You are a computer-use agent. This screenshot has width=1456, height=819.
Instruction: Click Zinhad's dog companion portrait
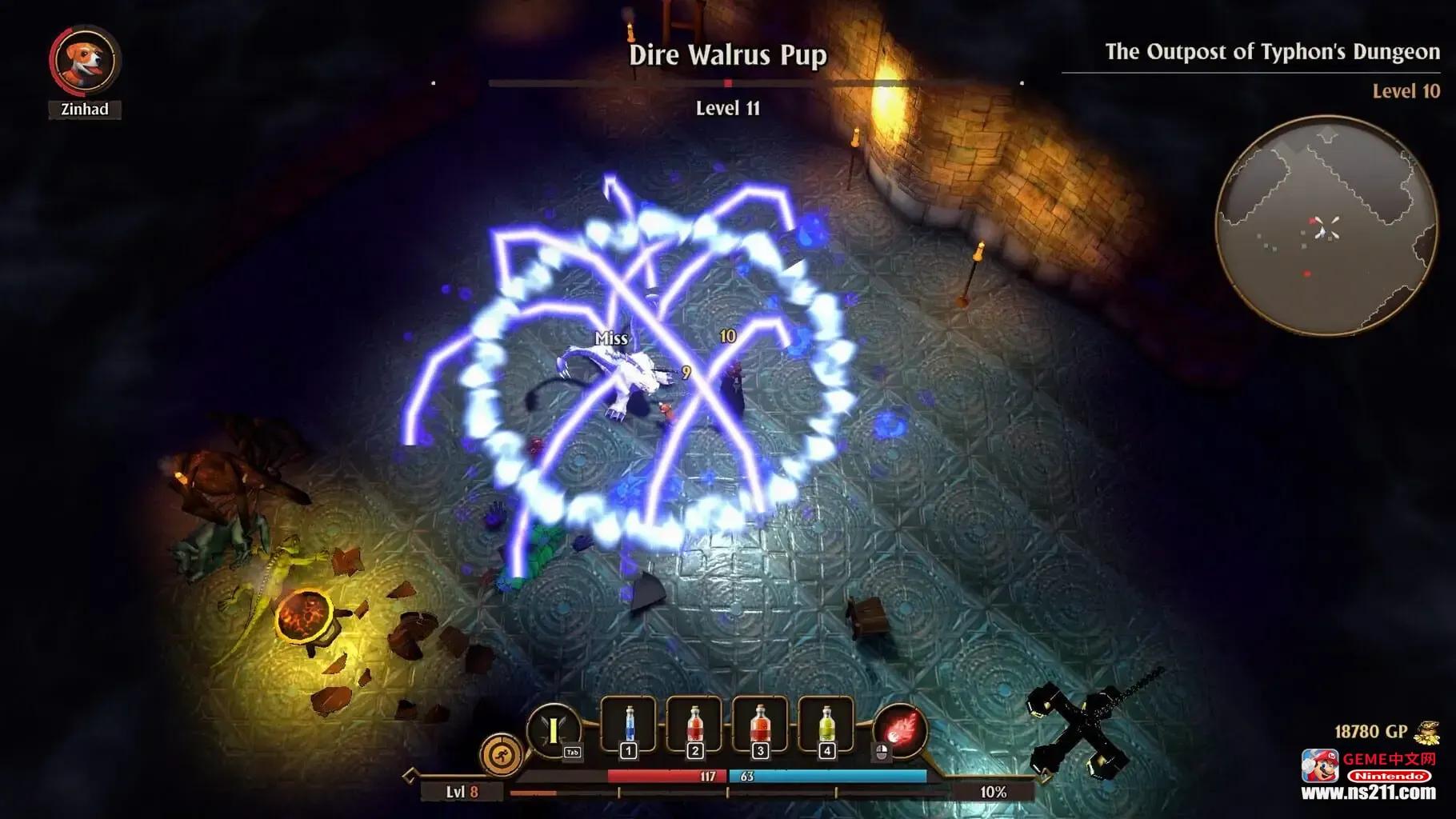pos(85,61)
